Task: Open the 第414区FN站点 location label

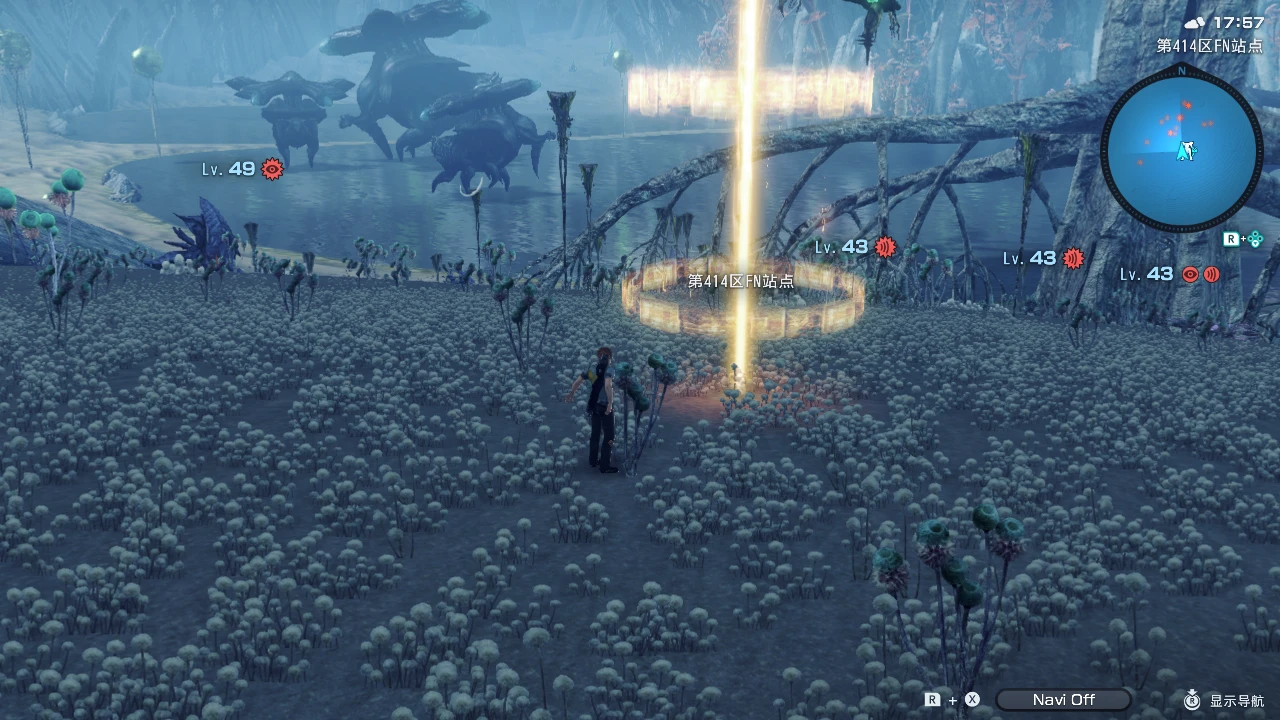Action: tap(741, 282)
